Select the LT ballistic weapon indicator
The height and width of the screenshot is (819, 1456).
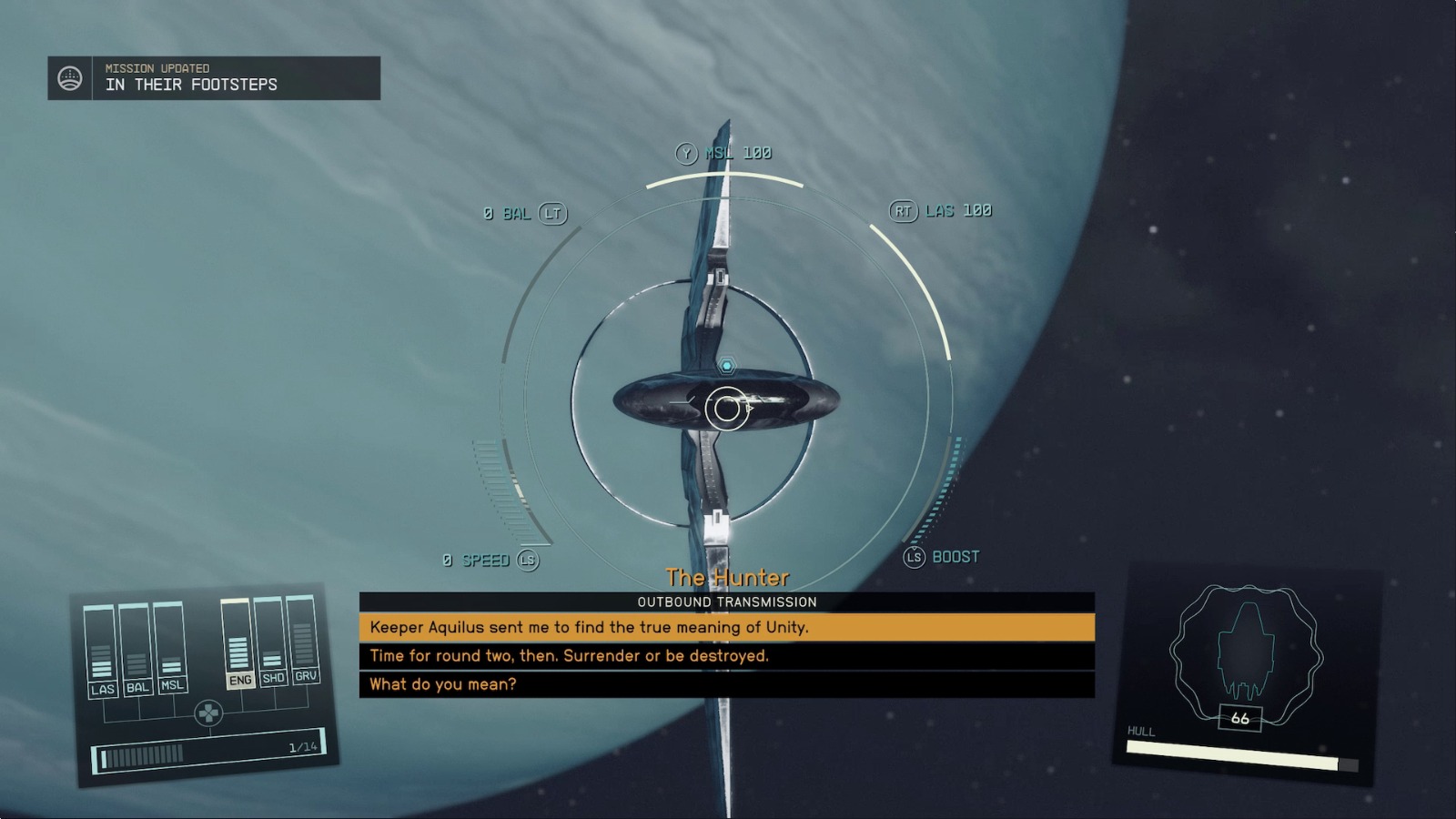click(551, 212)
